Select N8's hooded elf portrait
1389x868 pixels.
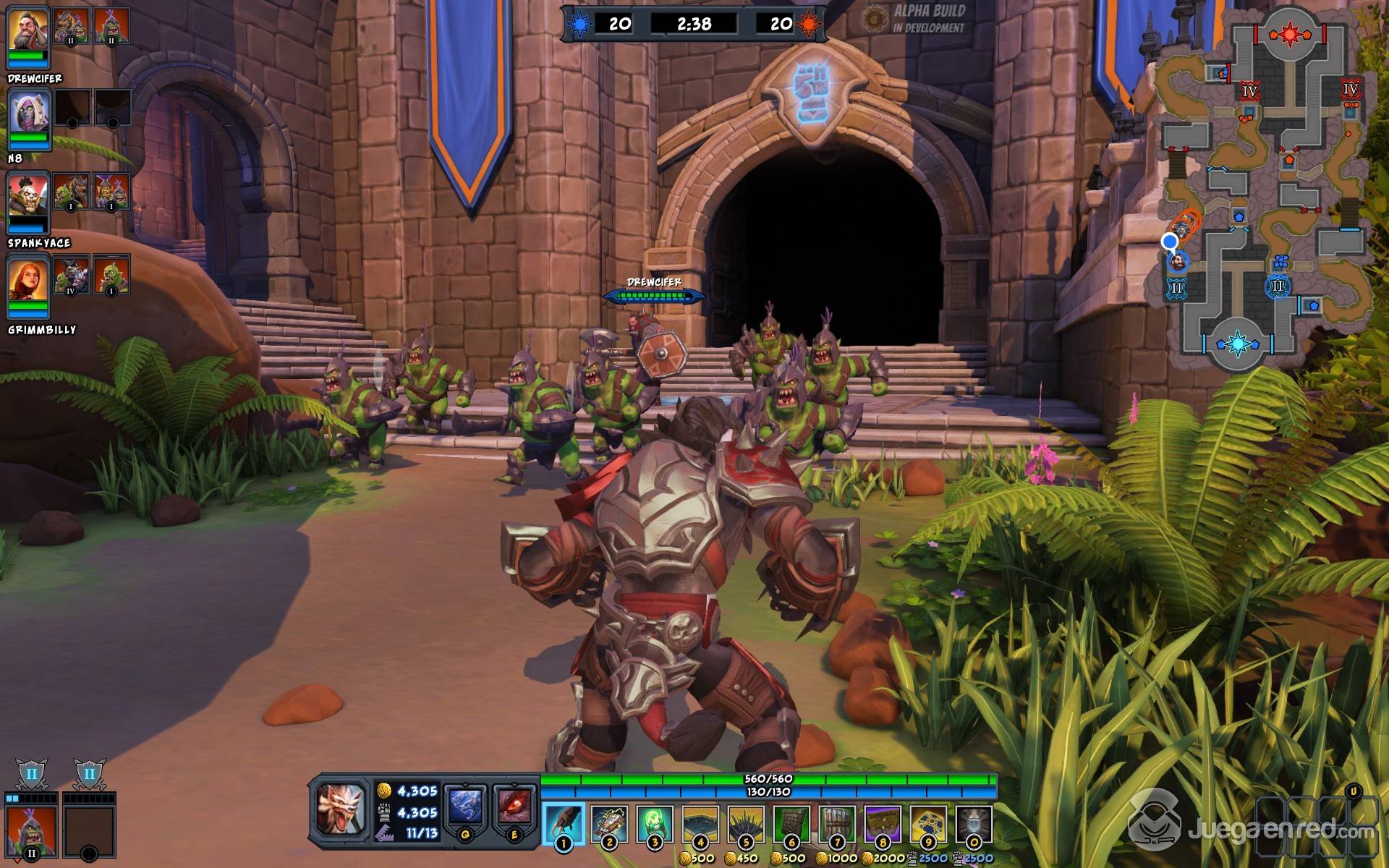tap(28, 114)
